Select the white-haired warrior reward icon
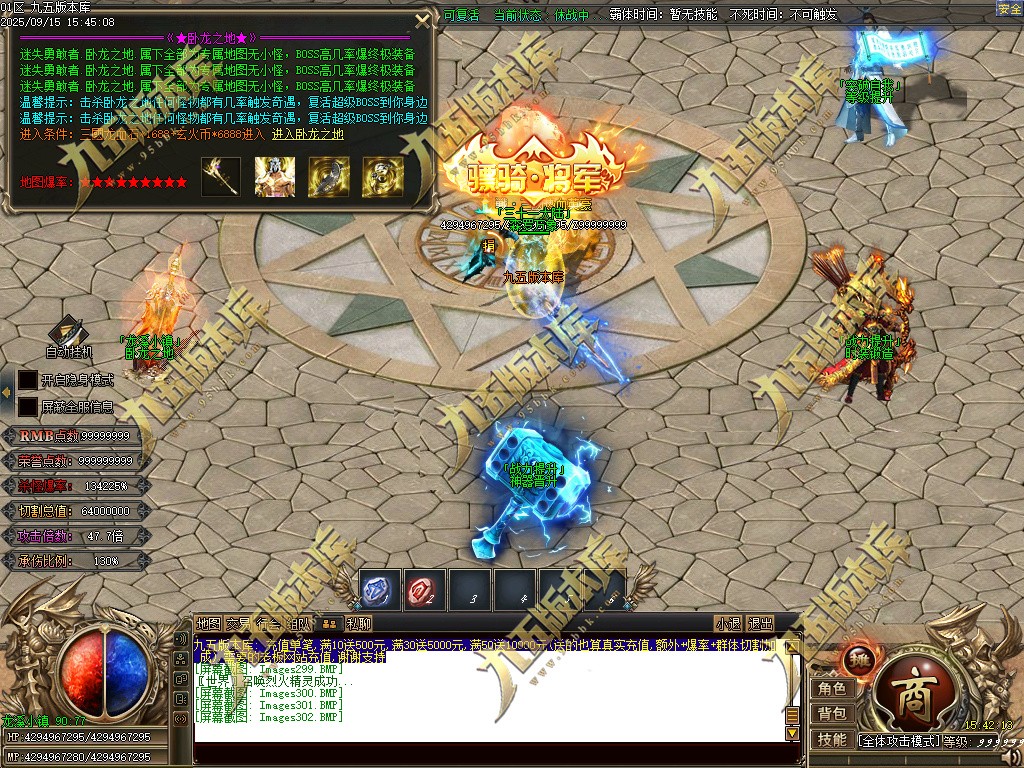 pyautogui.click(x=274, y=177)
